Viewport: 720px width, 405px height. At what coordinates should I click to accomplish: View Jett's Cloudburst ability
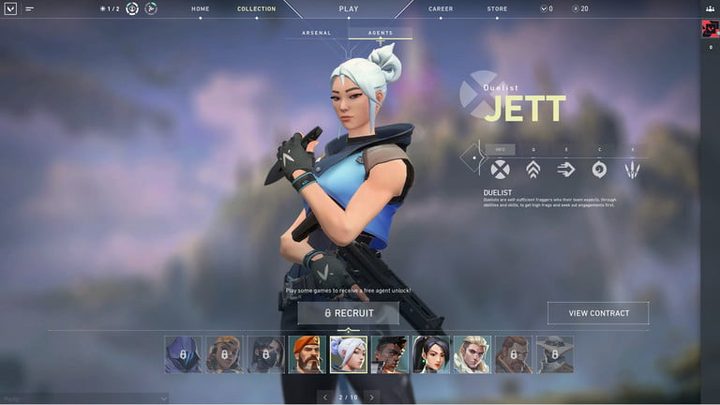point(599,169)
